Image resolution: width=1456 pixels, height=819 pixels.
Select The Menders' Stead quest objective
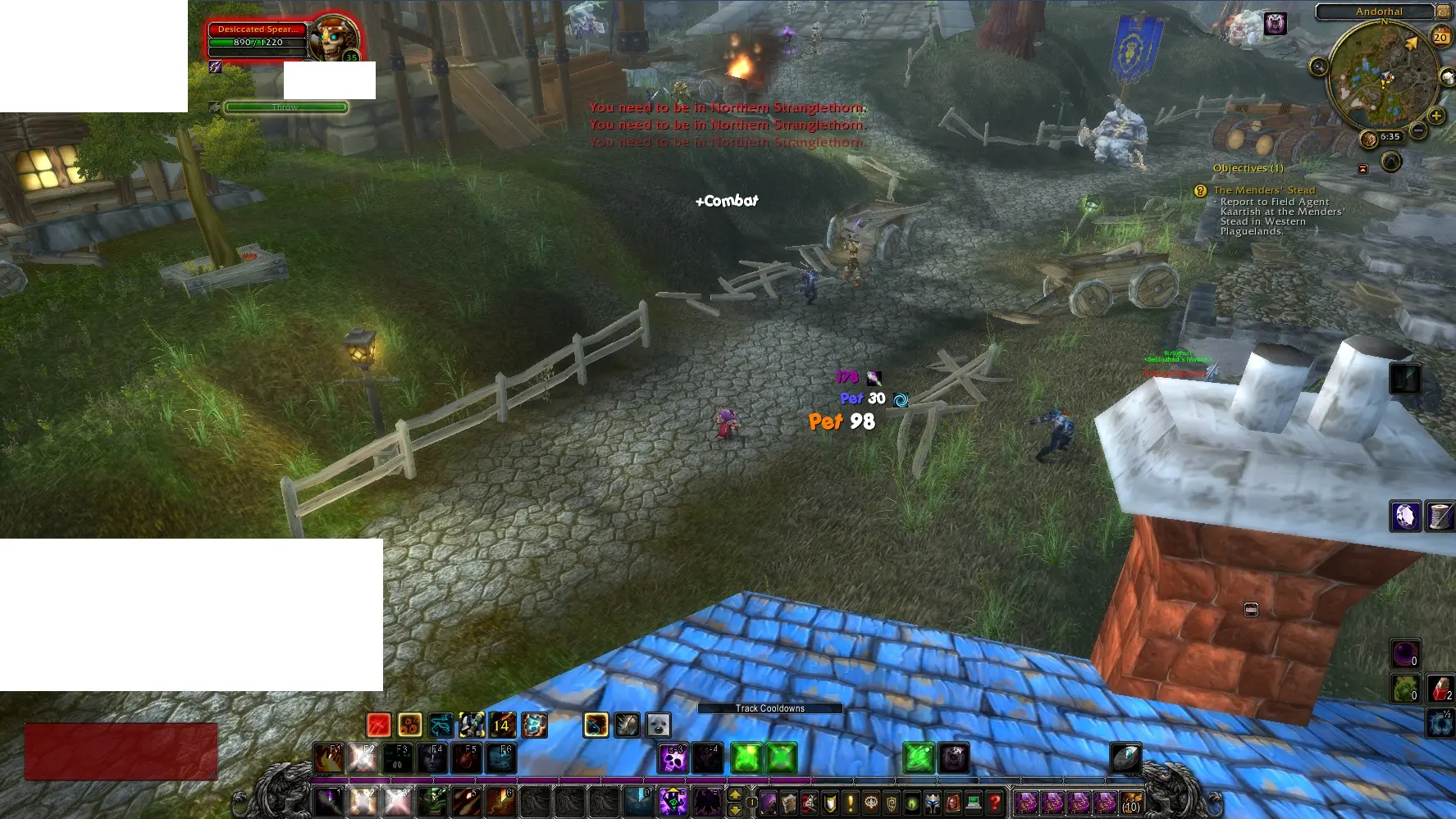1263,190
